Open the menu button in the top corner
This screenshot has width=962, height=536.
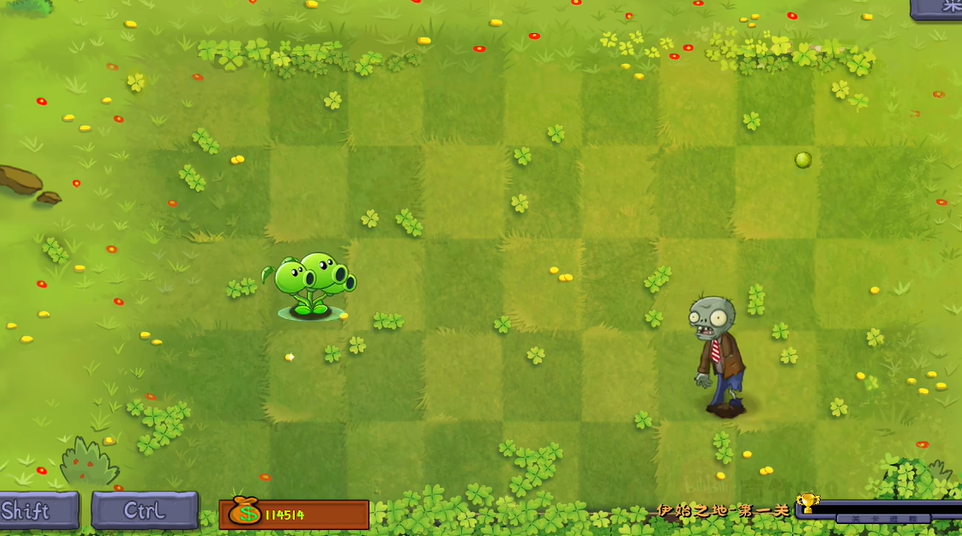[x=940, y=7]
